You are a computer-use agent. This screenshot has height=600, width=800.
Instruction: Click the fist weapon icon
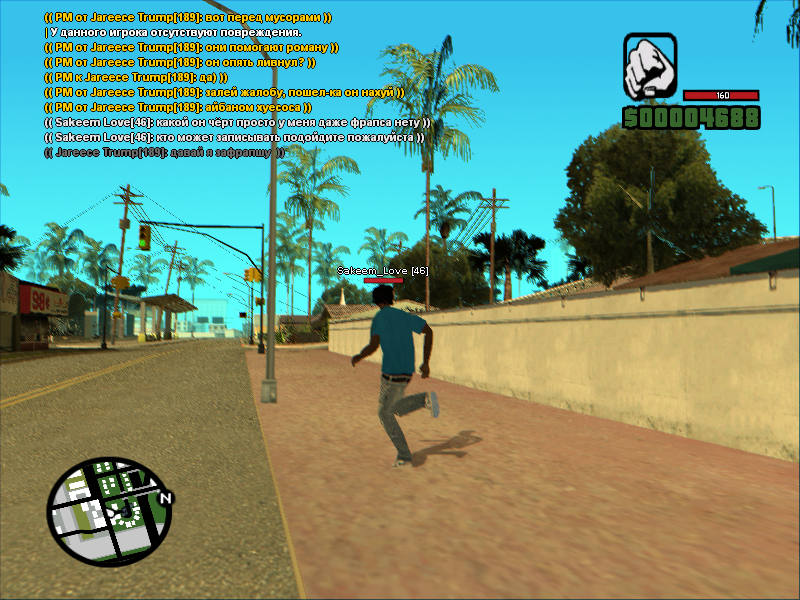pyautogui.click(x=651, y=64)
